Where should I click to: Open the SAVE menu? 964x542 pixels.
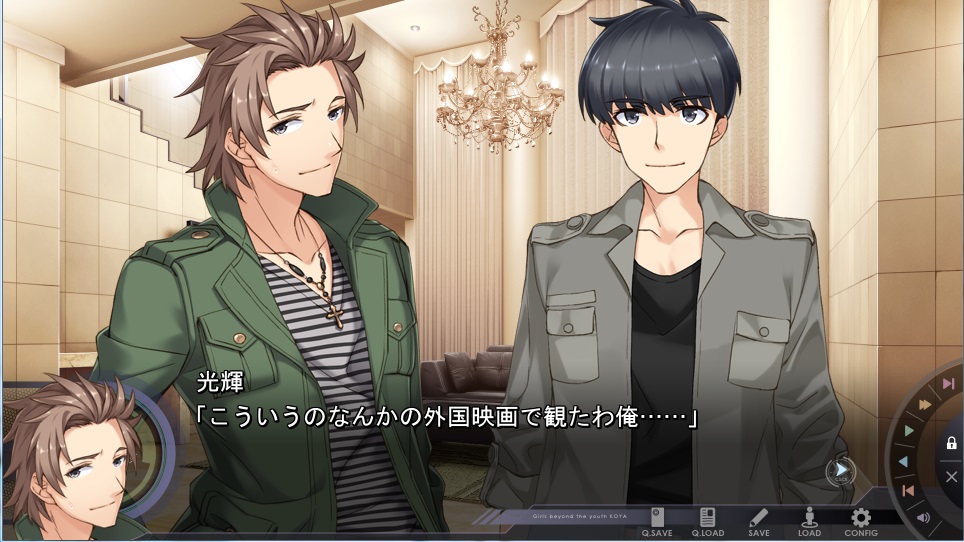tap(758, 520)
